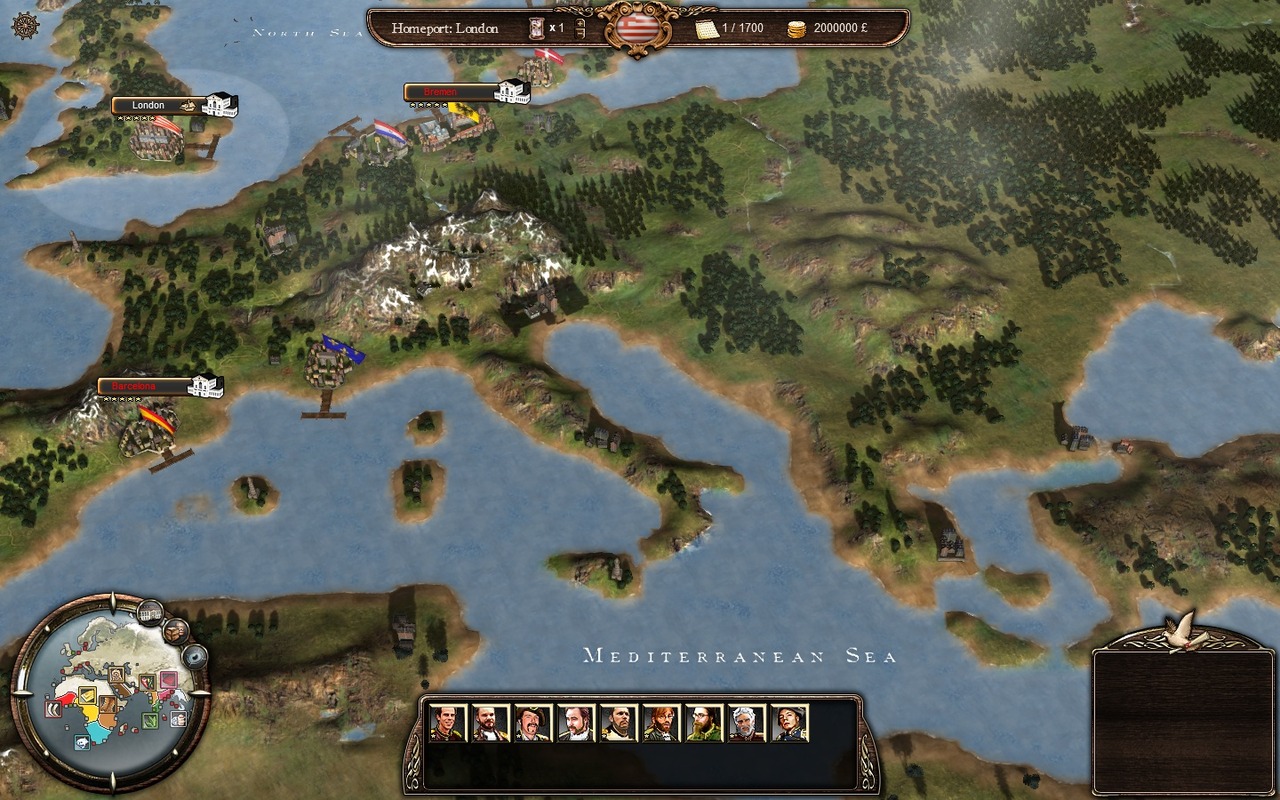Select the captain wearing a blue naval cap

tap(789, 723)
